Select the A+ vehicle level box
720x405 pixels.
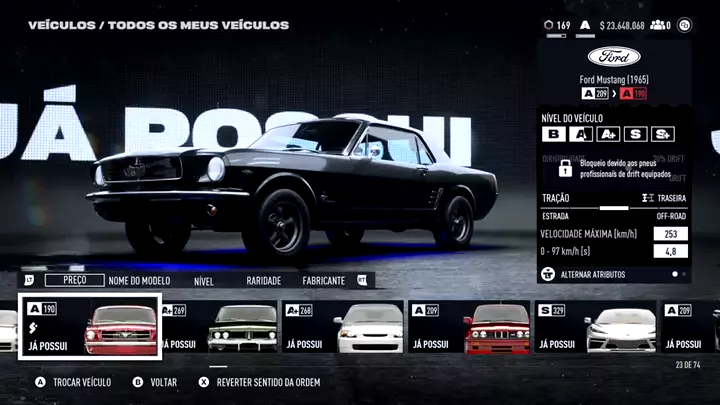(608, 134)
